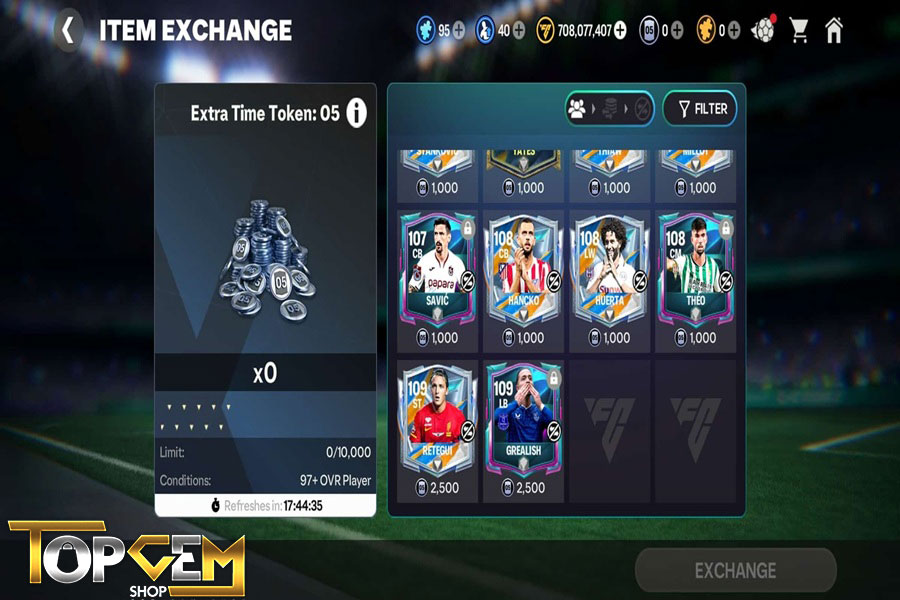Viewport: 900px width, 600px height.
Task: Open the Extra Time Token info
Action: (x=356, y=114)
